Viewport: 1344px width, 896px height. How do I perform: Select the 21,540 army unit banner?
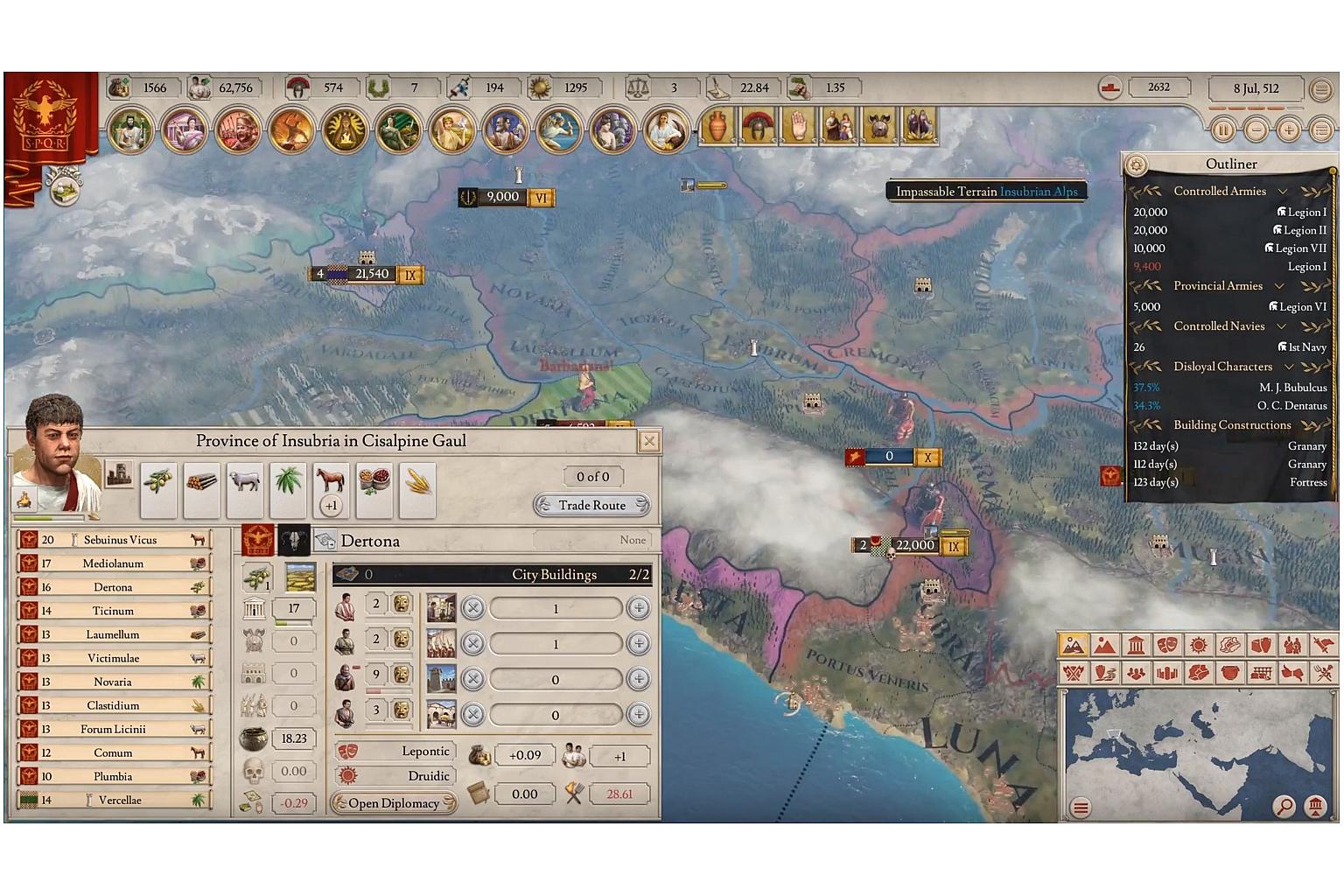[x=371, y=275]
